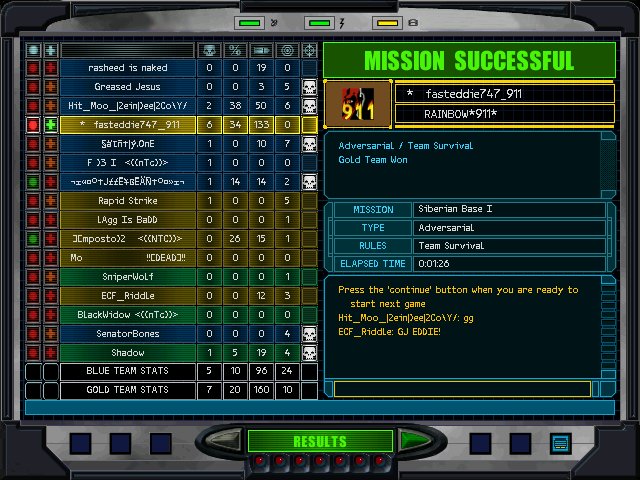
Task: Click the LAgg Is BaDD player row
Action: [x=128, y=220]
